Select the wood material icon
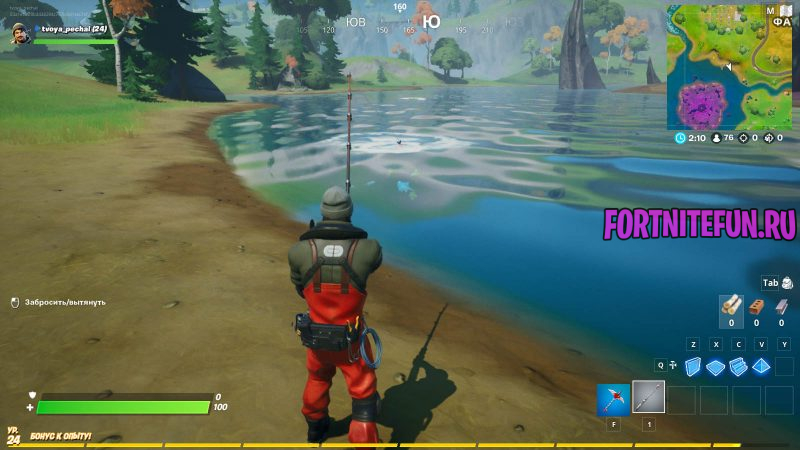 coord(730,307)
